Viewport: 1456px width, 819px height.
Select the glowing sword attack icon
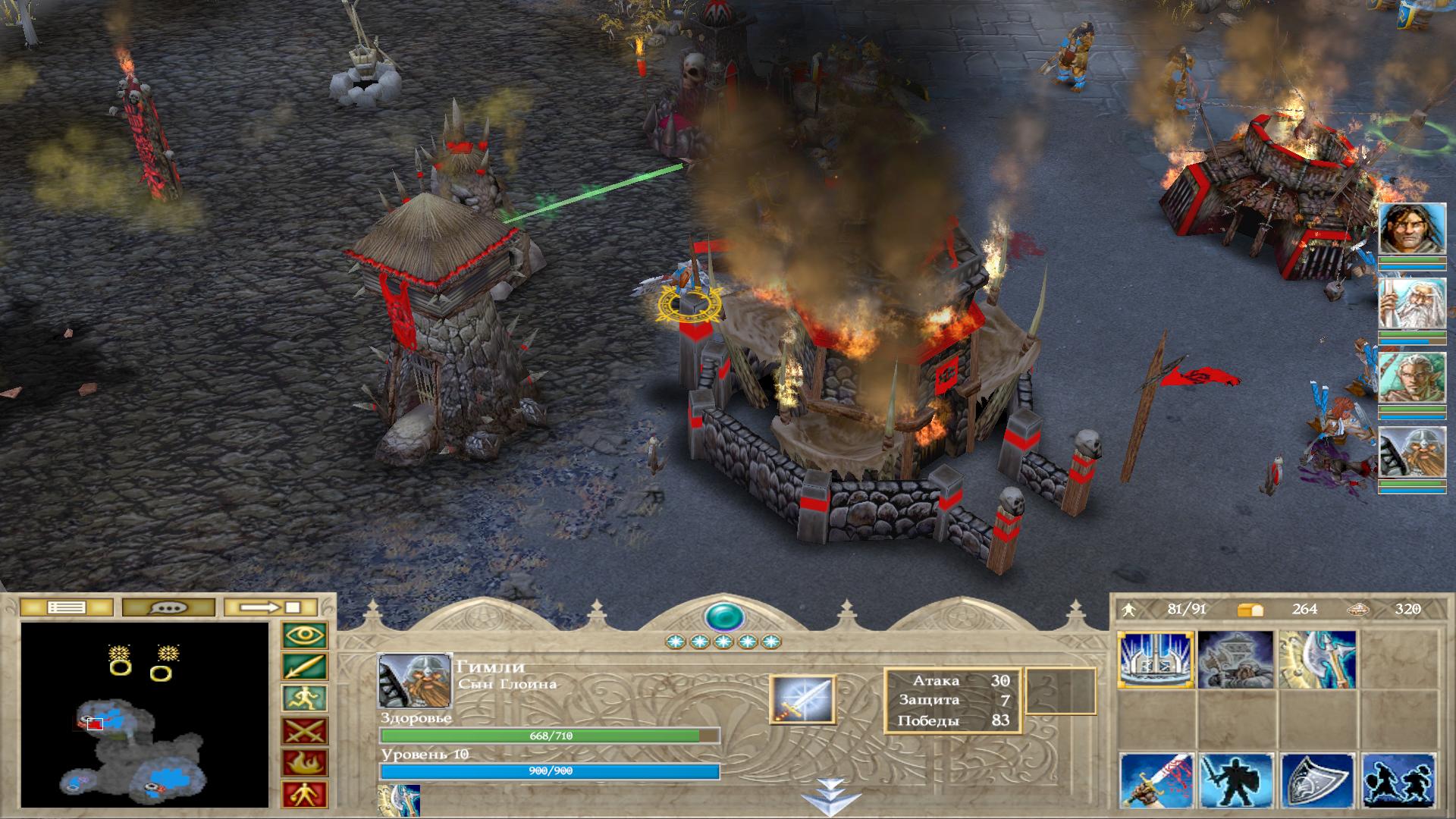coord(802,699)
